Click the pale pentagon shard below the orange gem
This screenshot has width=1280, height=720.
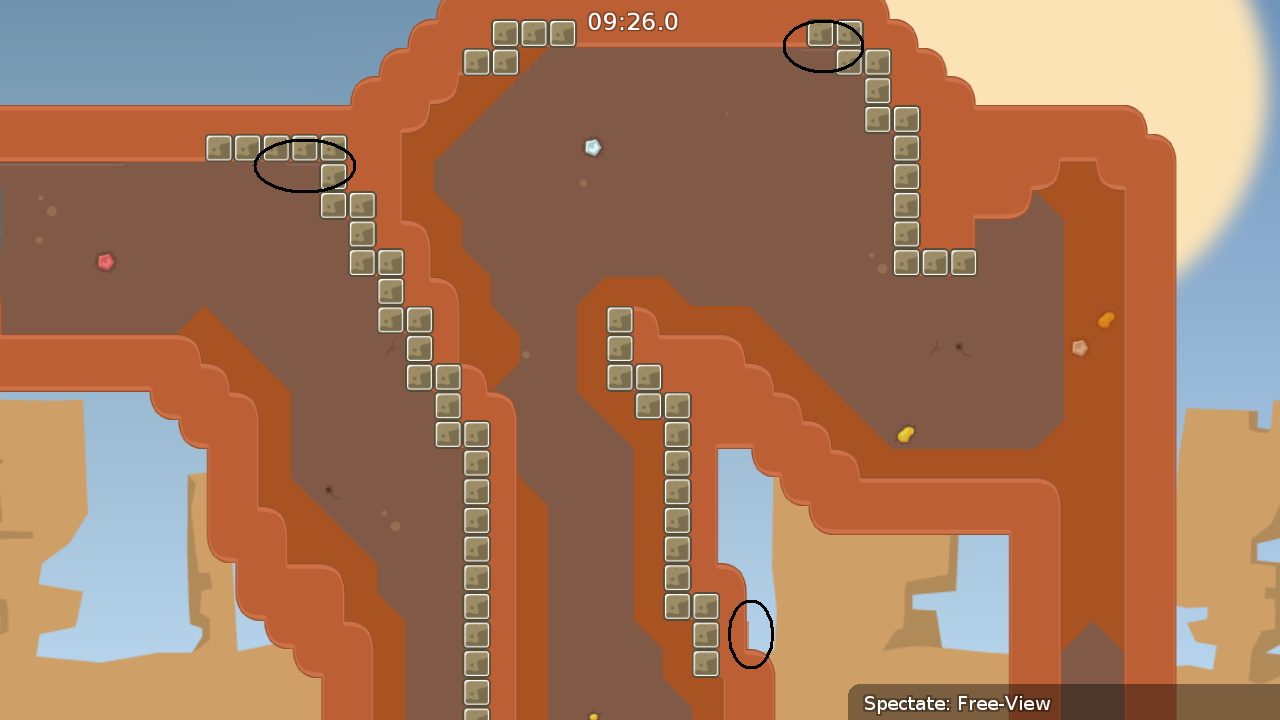point(1079,349)
